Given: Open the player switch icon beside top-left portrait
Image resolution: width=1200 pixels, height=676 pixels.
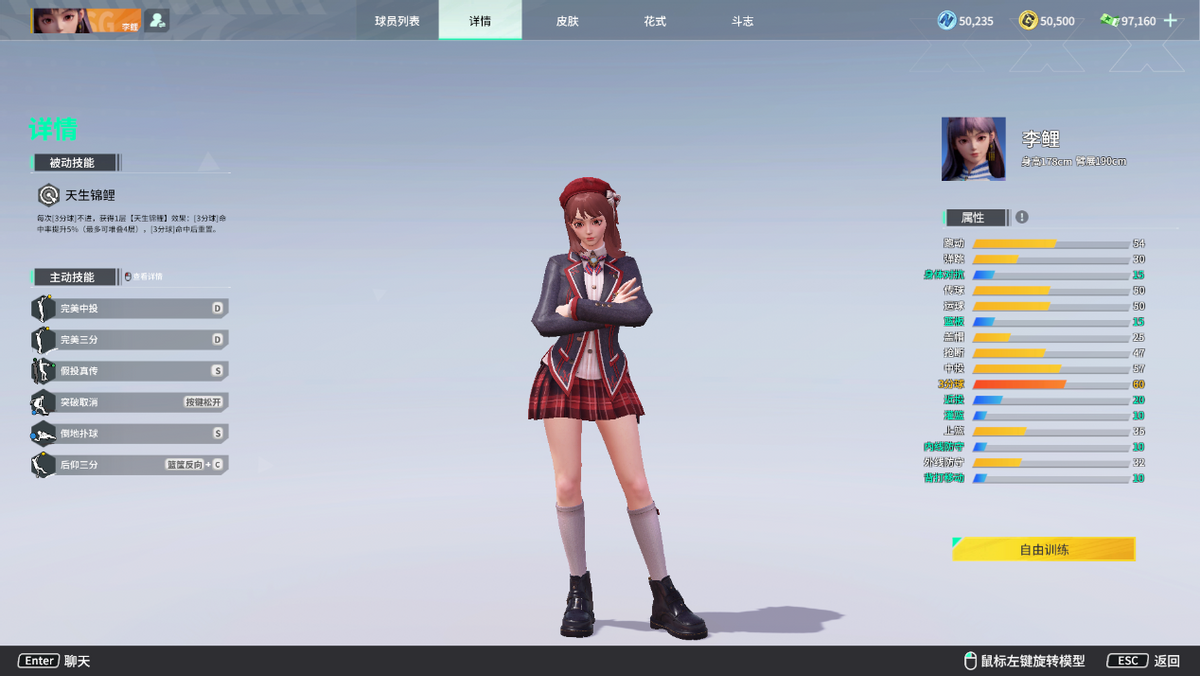Looking at the screenshot, I should coord(157,20).
